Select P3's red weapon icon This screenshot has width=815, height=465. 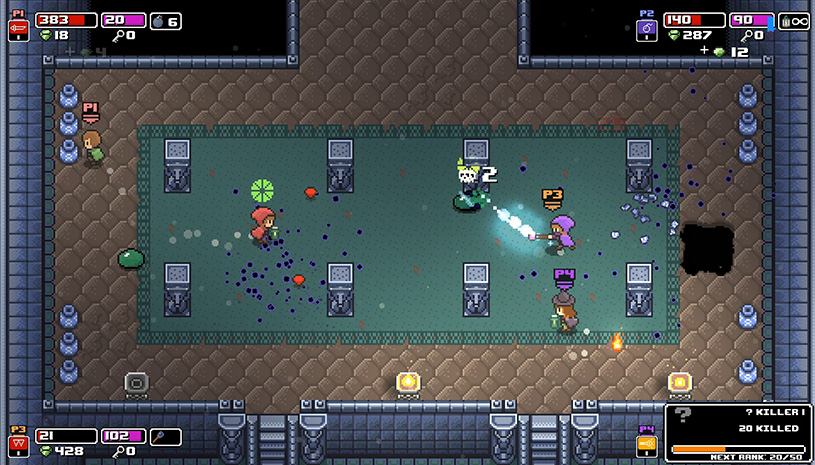(x=17, y=444)
